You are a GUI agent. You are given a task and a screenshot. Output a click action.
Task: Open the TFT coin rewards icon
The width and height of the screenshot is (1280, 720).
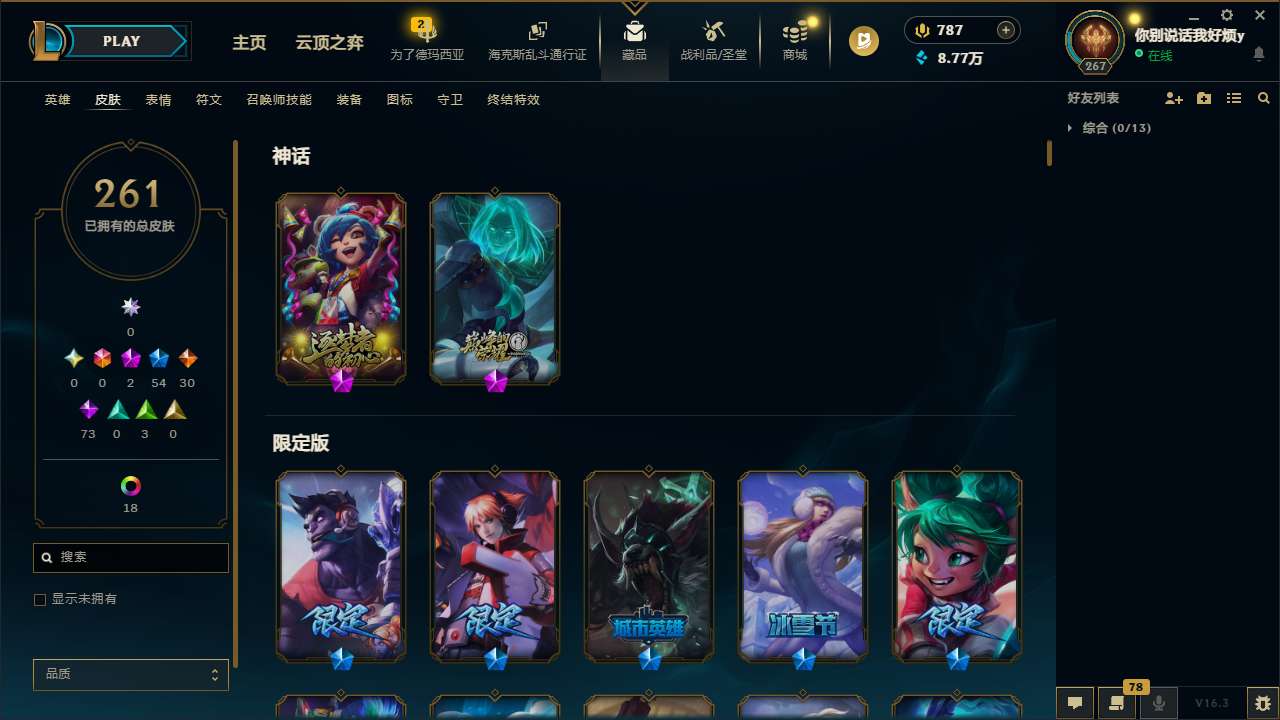coord(862,41)
